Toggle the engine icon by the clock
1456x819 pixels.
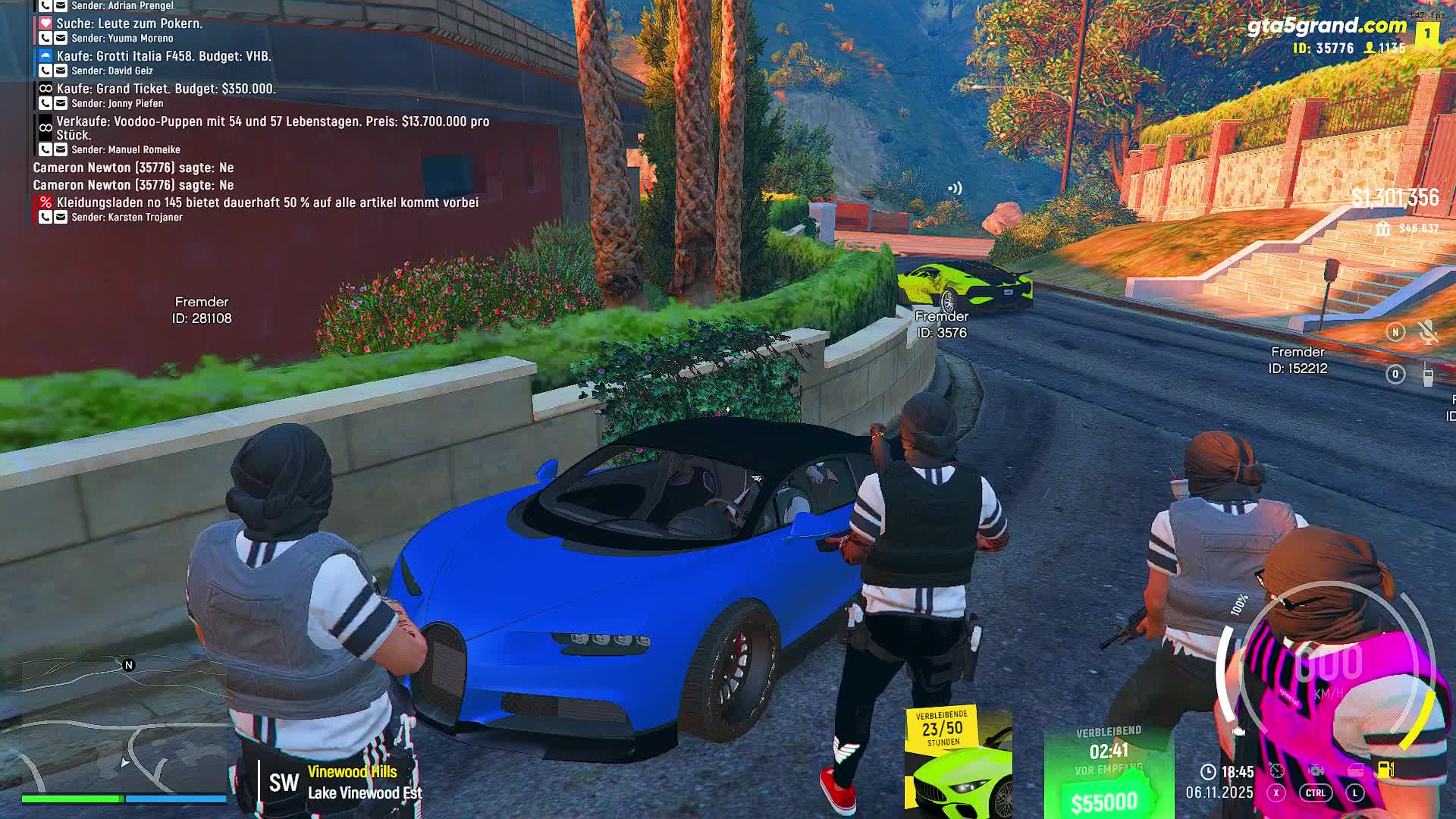(1316, 770)
